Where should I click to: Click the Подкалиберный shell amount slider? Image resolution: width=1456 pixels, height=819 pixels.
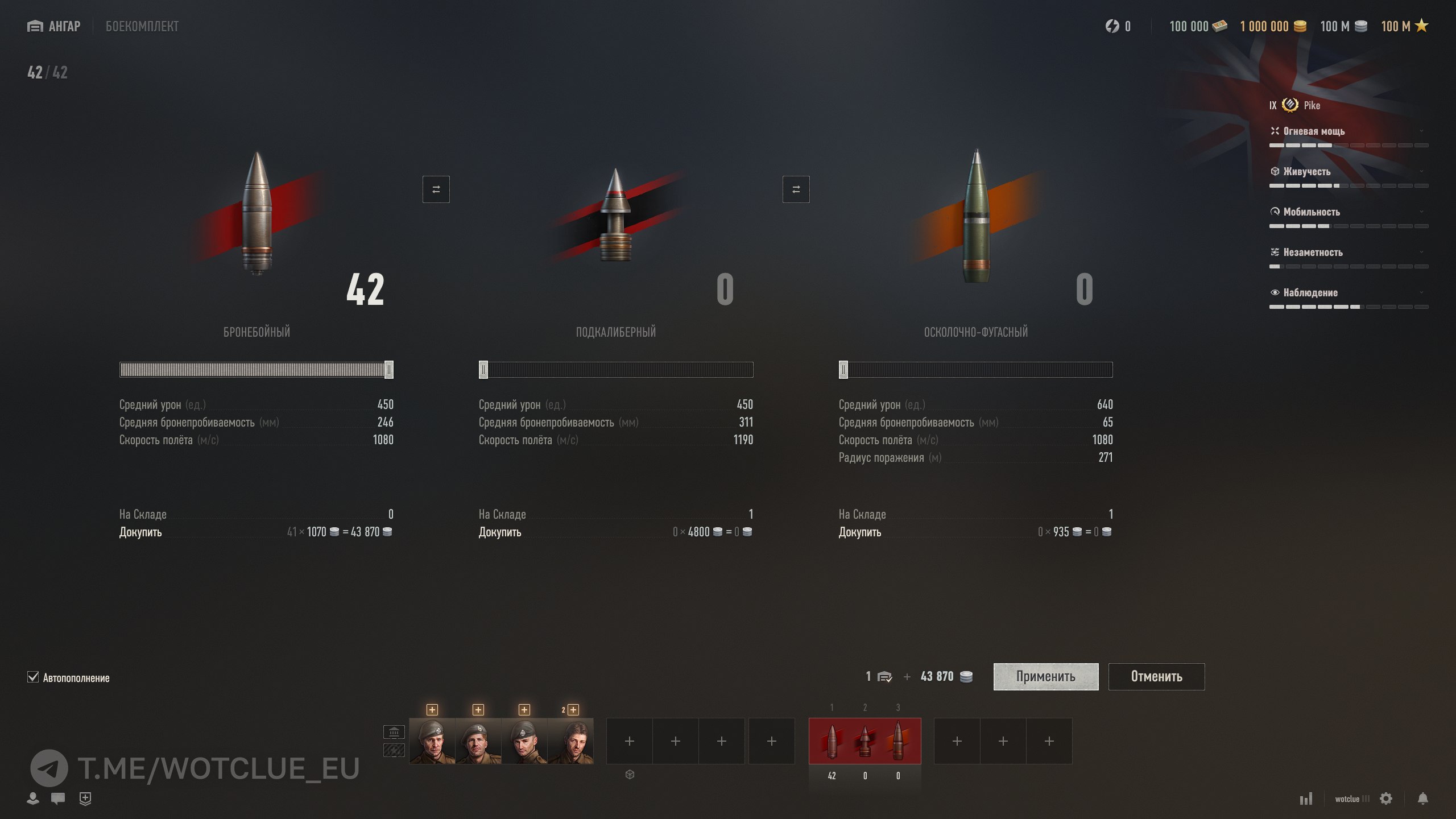(x=616, y=370)
